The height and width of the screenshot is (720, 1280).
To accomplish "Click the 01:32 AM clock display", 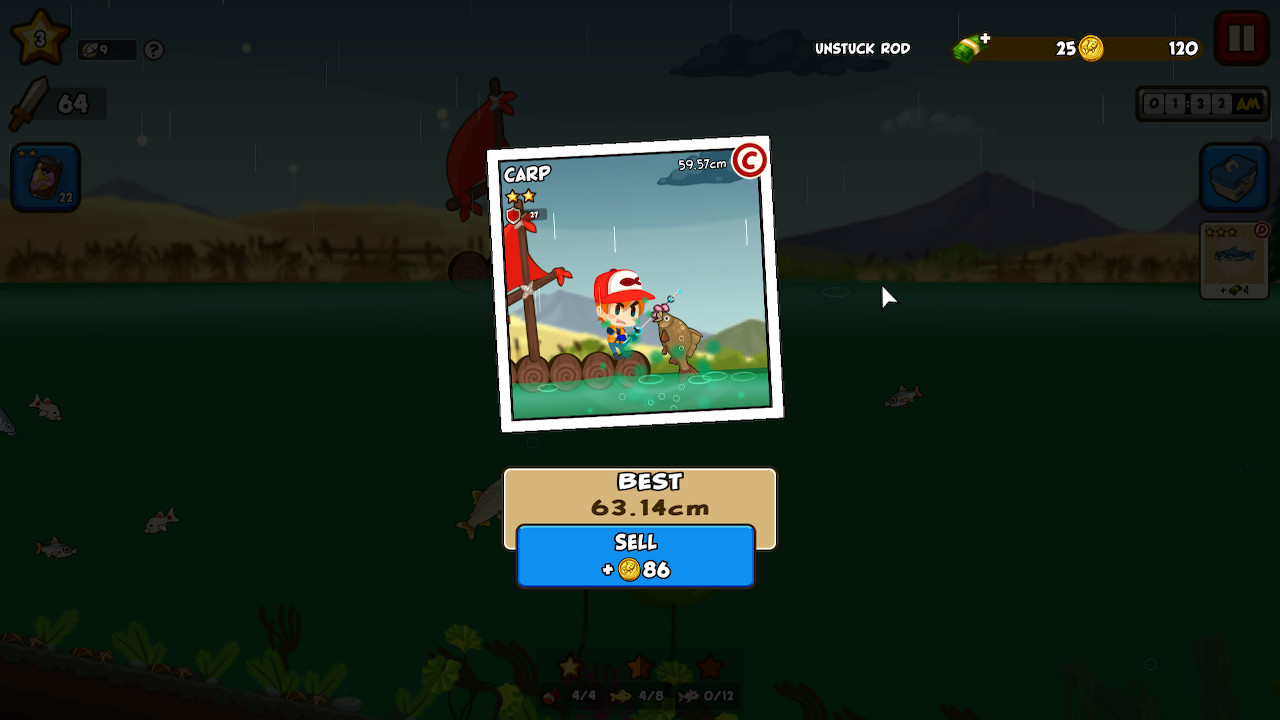I will pyautogui.click(x=1201, y=102).
